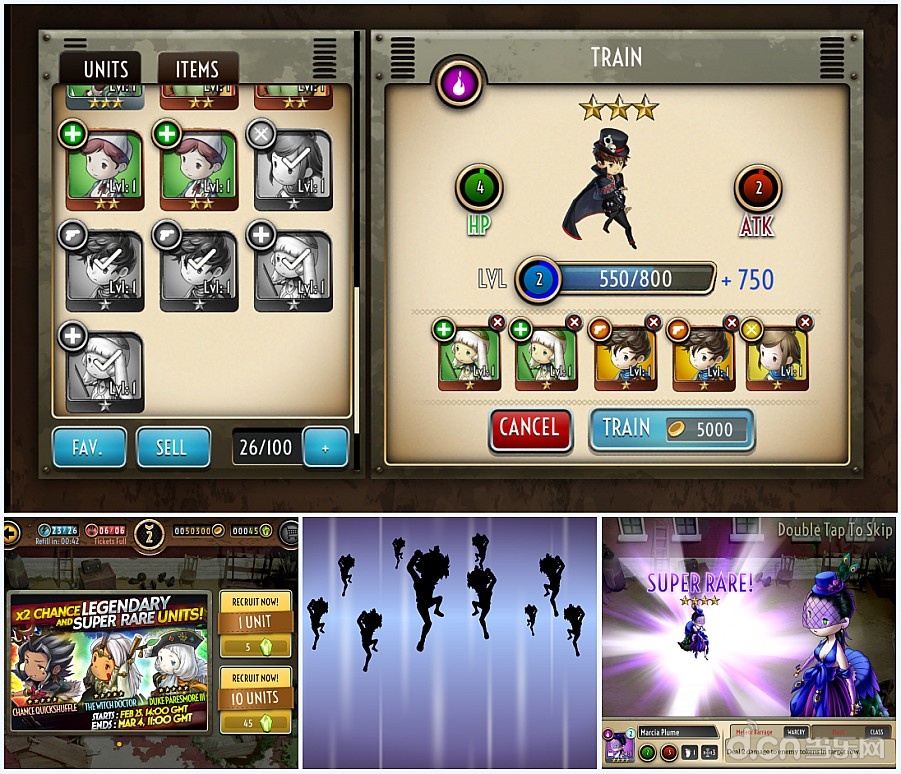This screenshot has width=901, height=774.
Task: Tap the purple flame skill icon
Action: point(459,84)
